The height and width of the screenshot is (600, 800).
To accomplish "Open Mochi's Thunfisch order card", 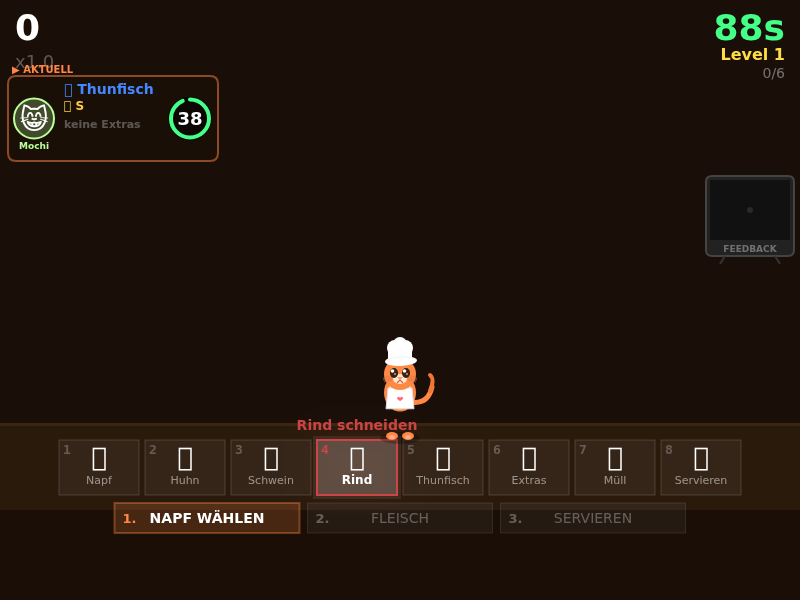I will (113, 118).
